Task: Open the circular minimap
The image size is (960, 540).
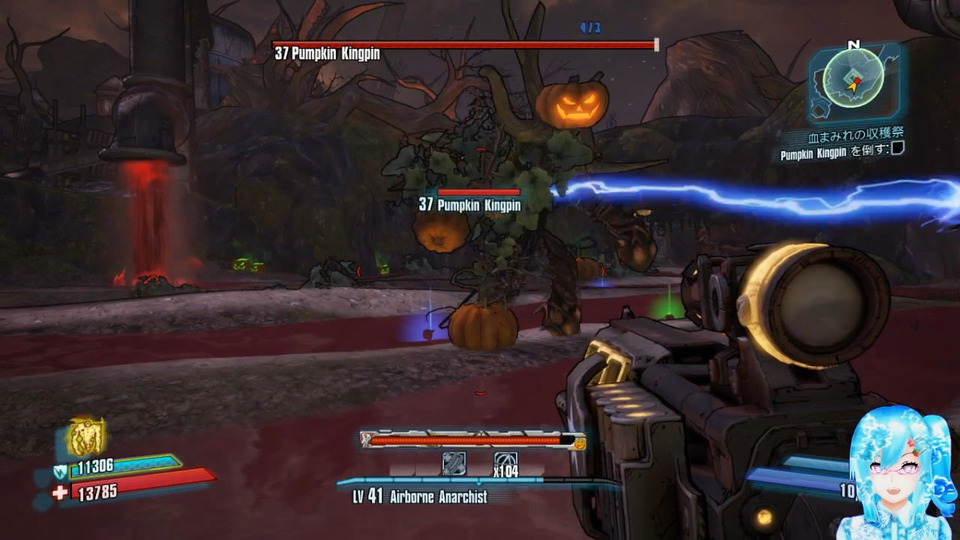Action: [853, 76]
